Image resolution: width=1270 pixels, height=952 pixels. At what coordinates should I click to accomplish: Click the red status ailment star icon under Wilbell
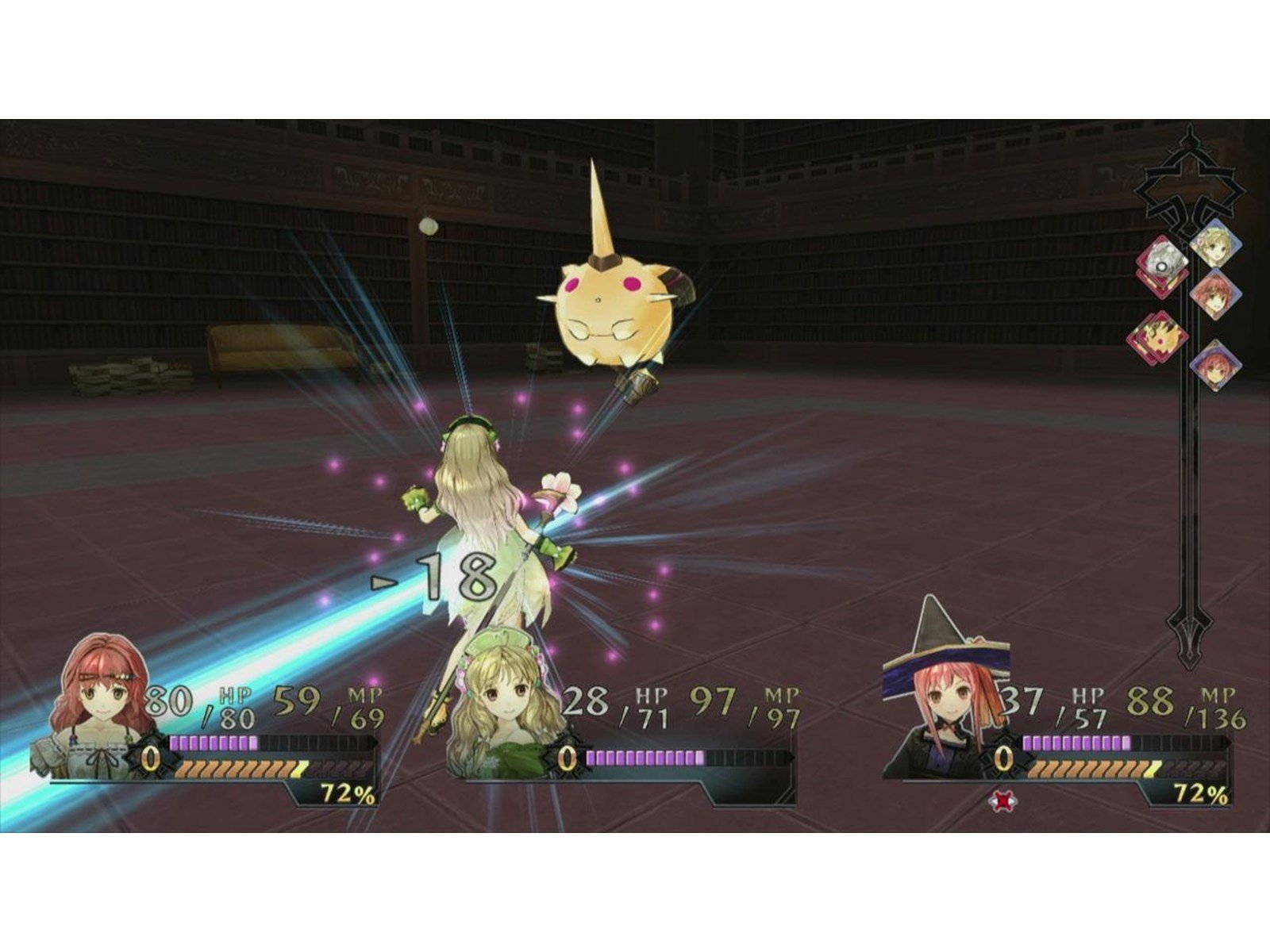tap(1002, 800)
